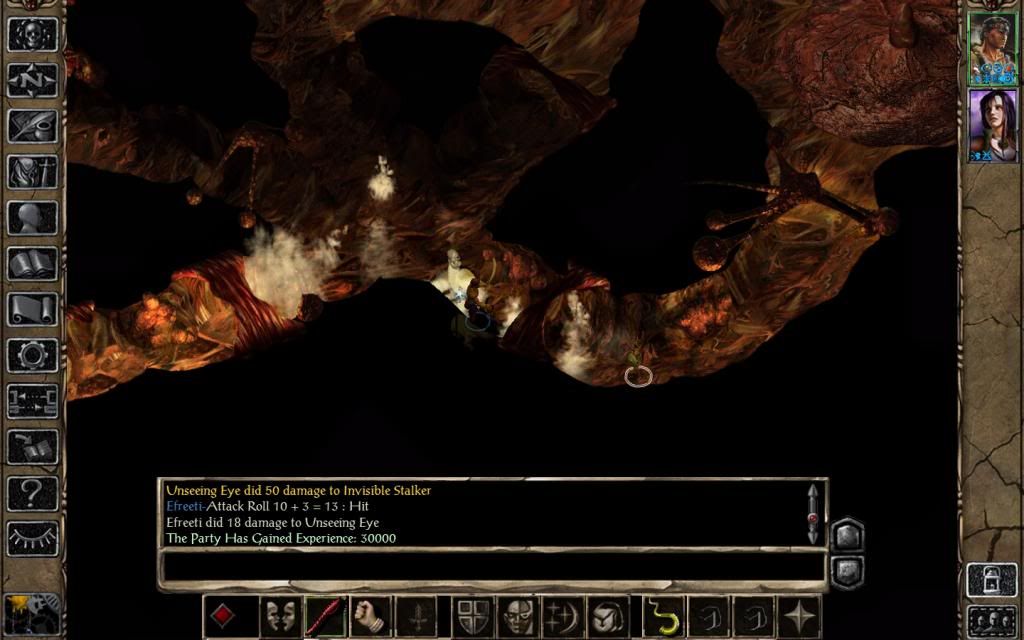Open the journal with the quill icon
This screenshot has width=1024, height=640.
click(x=32, y=126)
